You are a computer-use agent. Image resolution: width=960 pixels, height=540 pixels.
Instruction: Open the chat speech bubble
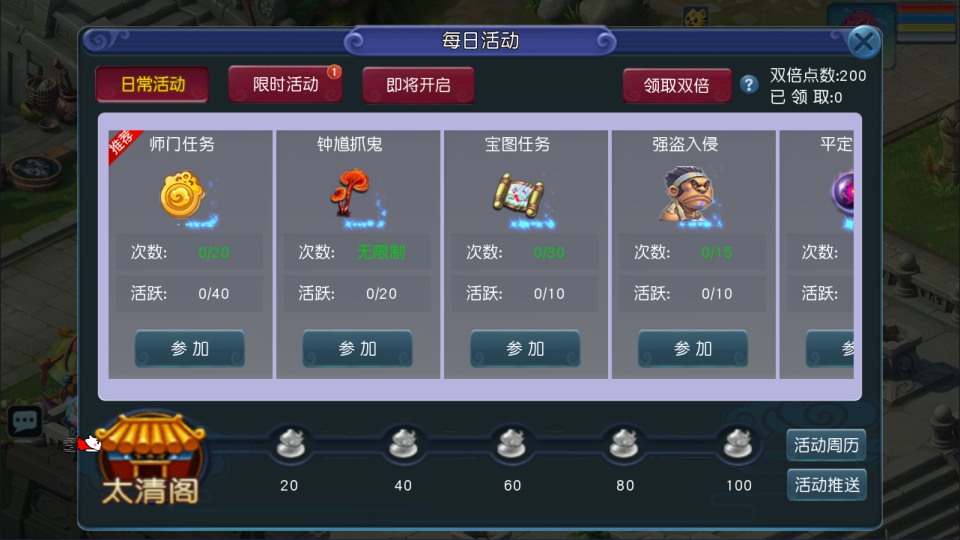tap(24, 421)
